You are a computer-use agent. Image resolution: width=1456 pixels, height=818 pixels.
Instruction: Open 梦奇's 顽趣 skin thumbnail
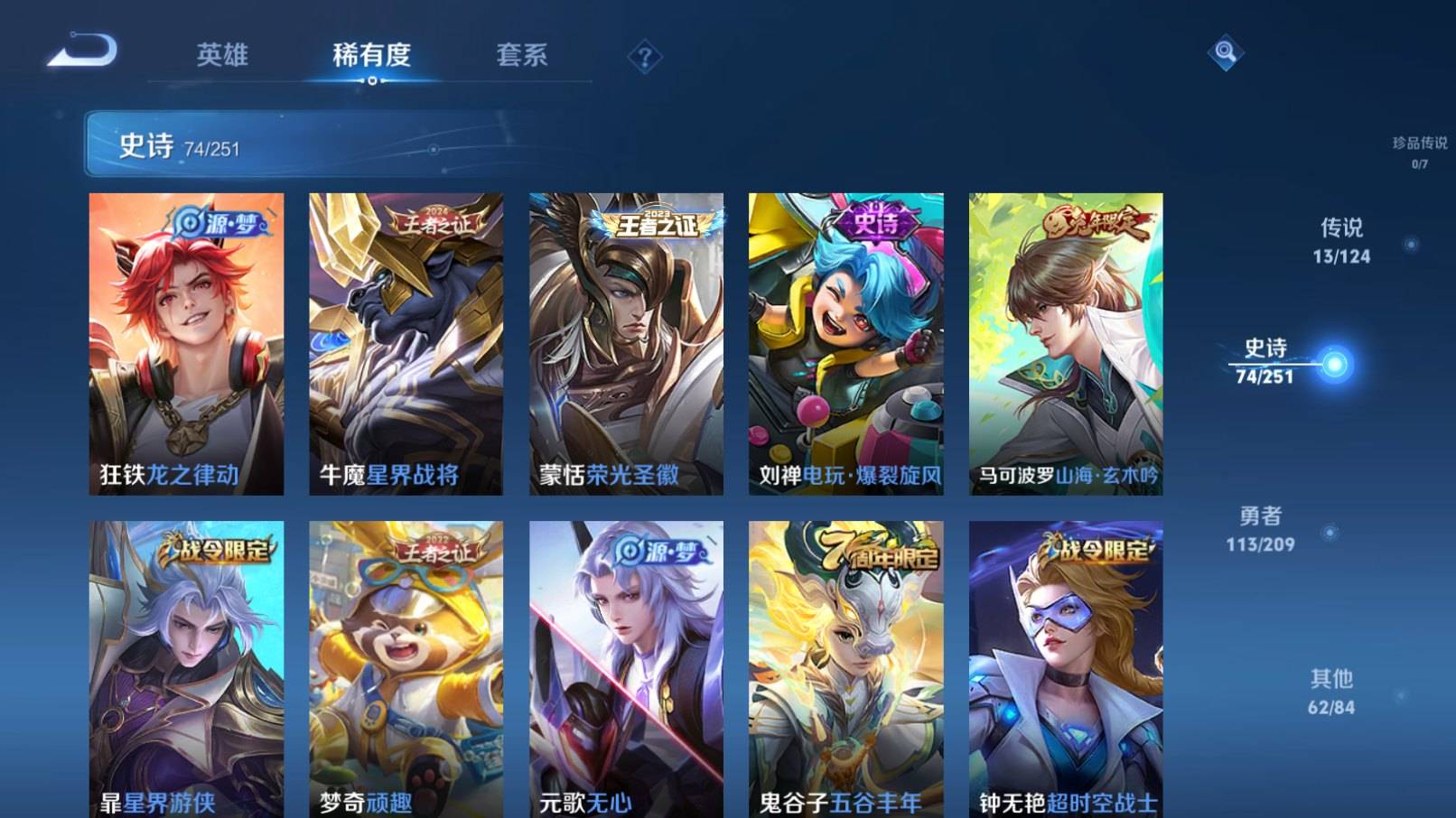point(405,668)
